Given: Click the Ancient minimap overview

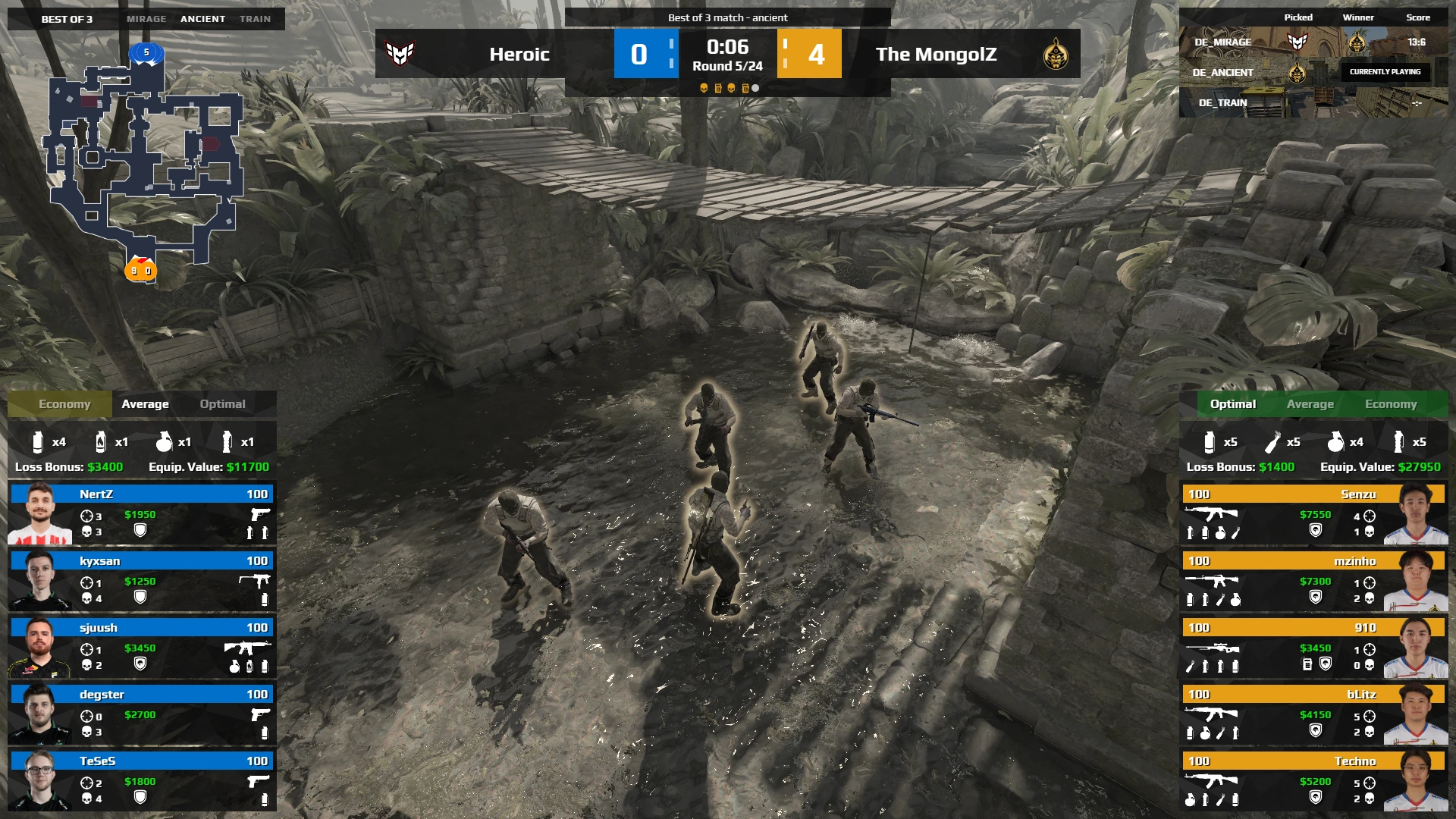Looking at the screenshot, I should click(x=146, y=163).
